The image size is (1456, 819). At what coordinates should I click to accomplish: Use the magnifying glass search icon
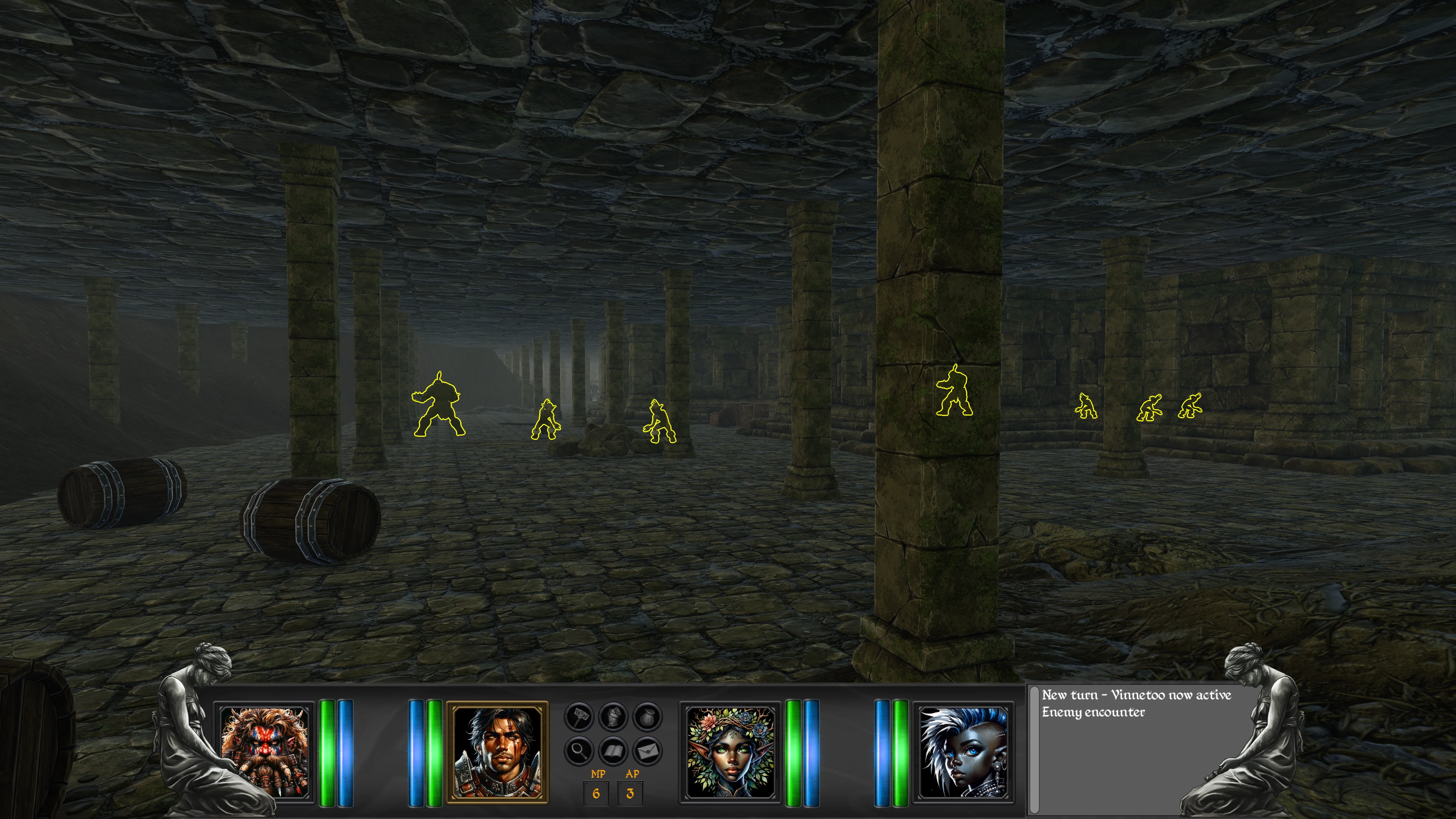tap(579, 751)
